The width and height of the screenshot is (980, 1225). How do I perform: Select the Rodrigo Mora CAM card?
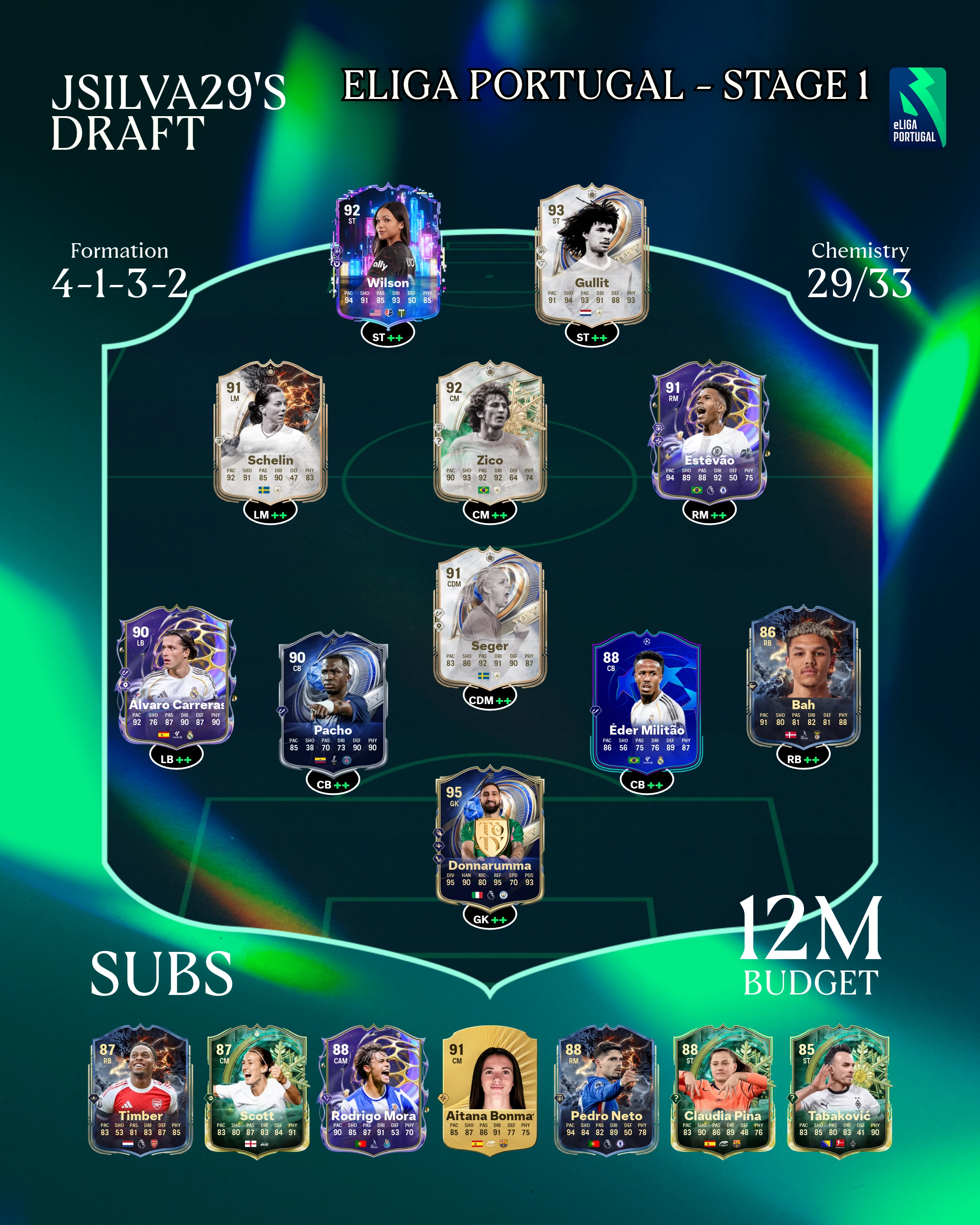373,1090
